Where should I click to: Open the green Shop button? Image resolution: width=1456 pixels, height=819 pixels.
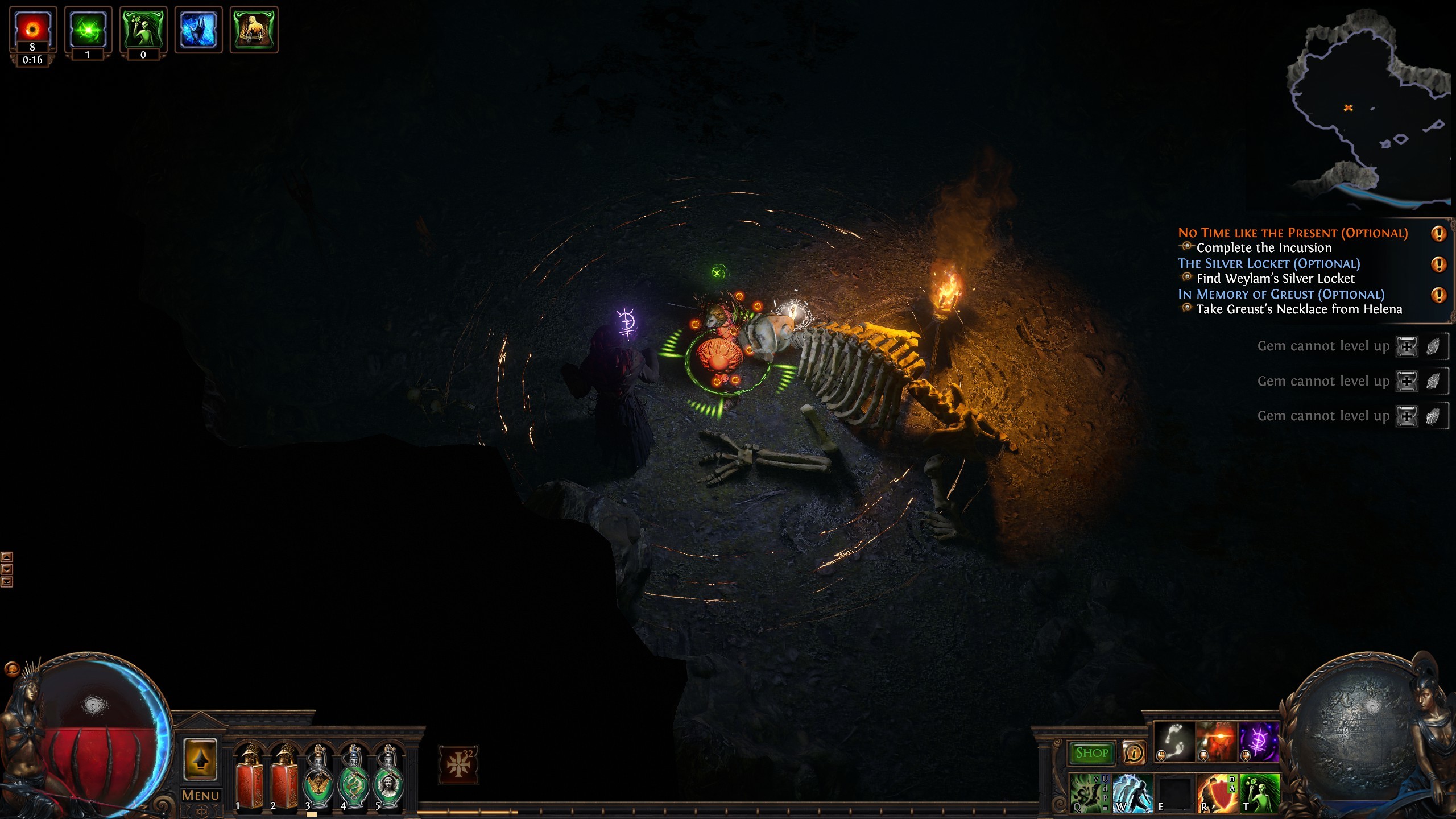tap(1091, 753)
